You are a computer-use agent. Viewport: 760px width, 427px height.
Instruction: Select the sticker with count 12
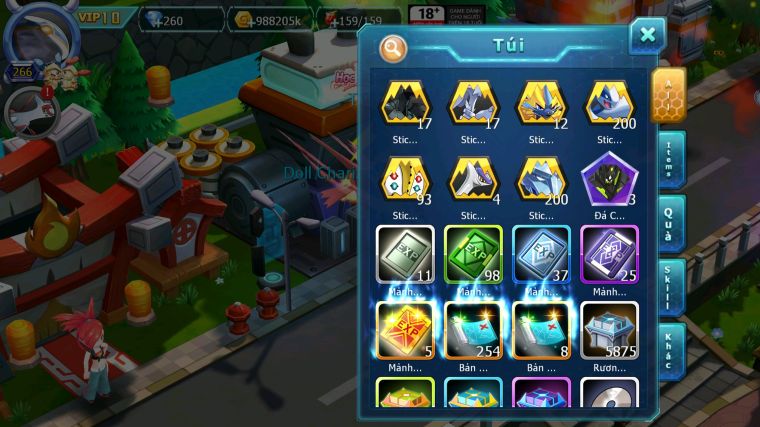[541, 102]
